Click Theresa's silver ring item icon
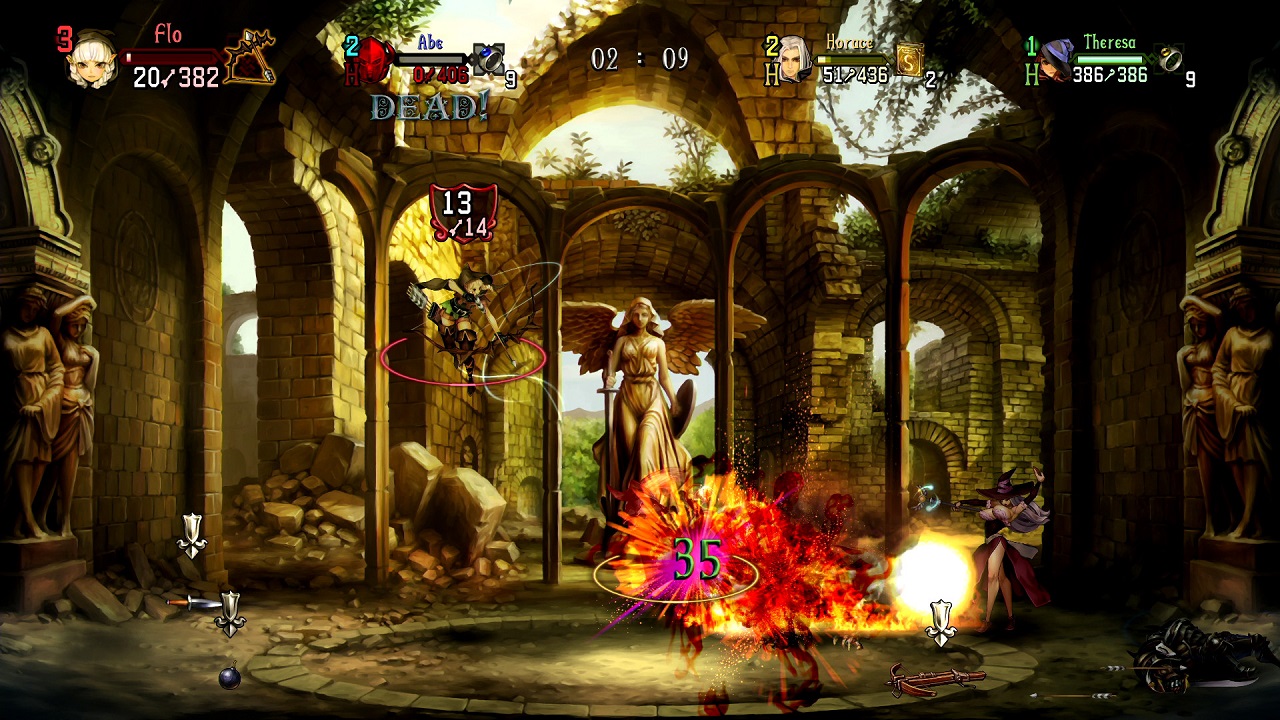 (1168, 59)
